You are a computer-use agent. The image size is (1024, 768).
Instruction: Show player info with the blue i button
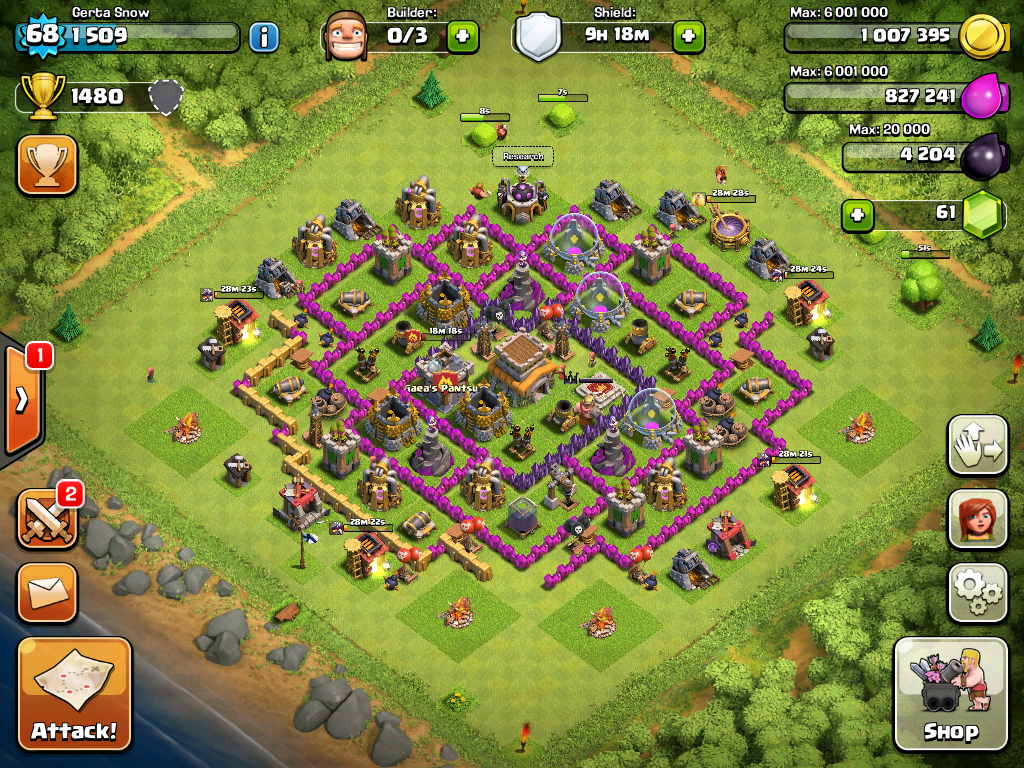(263, 38)
